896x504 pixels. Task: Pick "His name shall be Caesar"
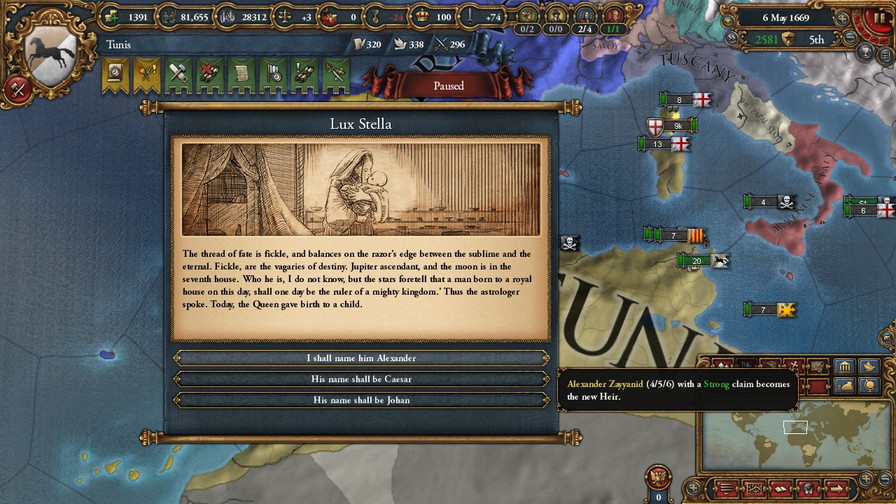pos(361,379)
